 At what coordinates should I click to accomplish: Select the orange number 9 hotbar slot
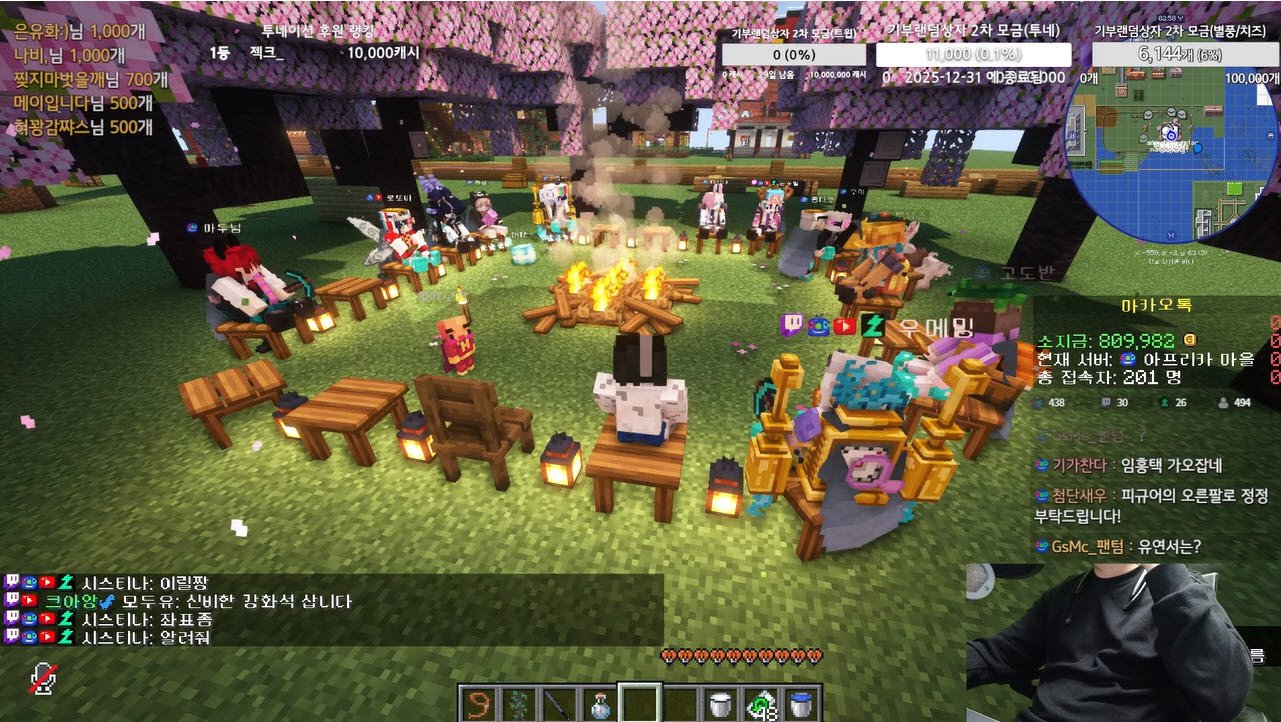tap(478, 703)
